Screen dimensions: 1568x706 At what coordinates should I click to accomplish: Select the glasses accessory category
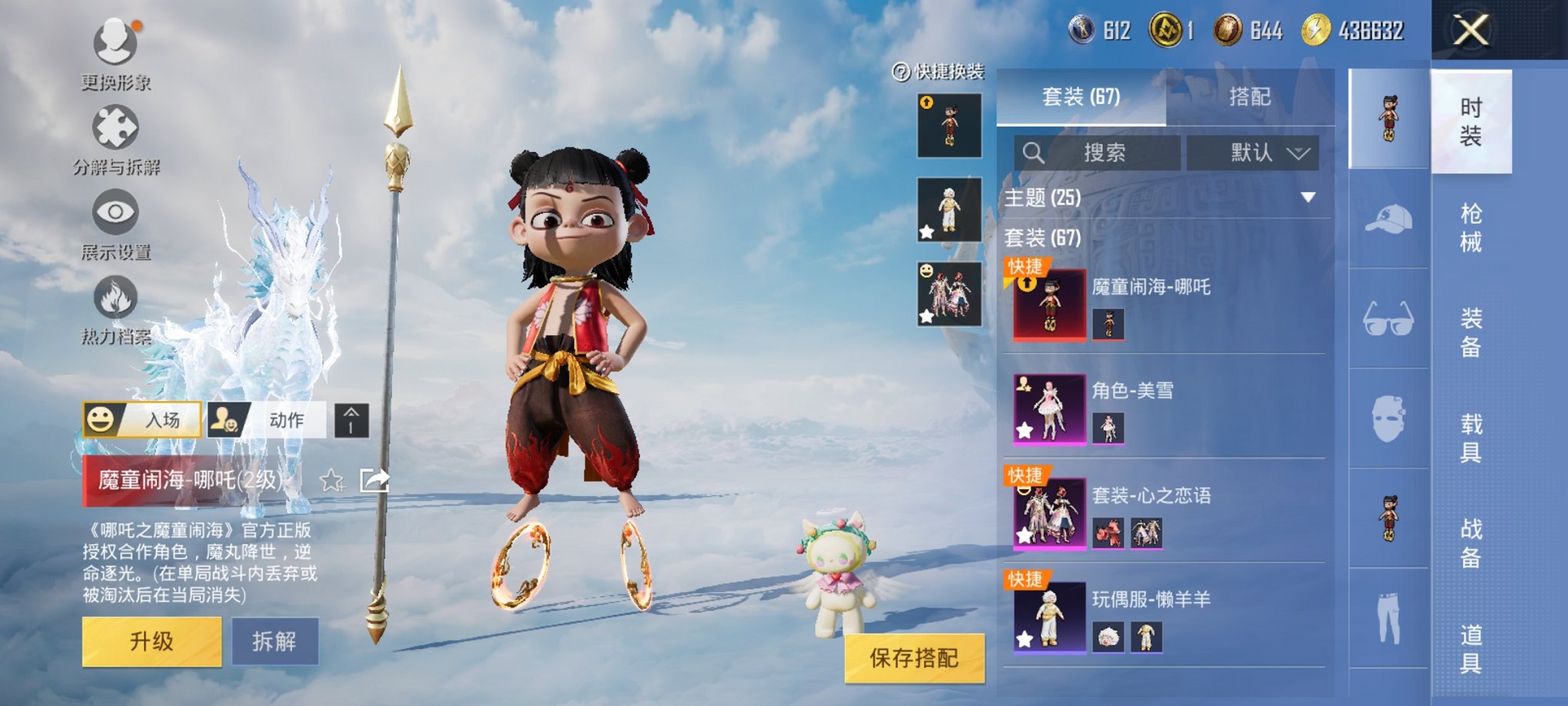click(x=1388, y=318)
